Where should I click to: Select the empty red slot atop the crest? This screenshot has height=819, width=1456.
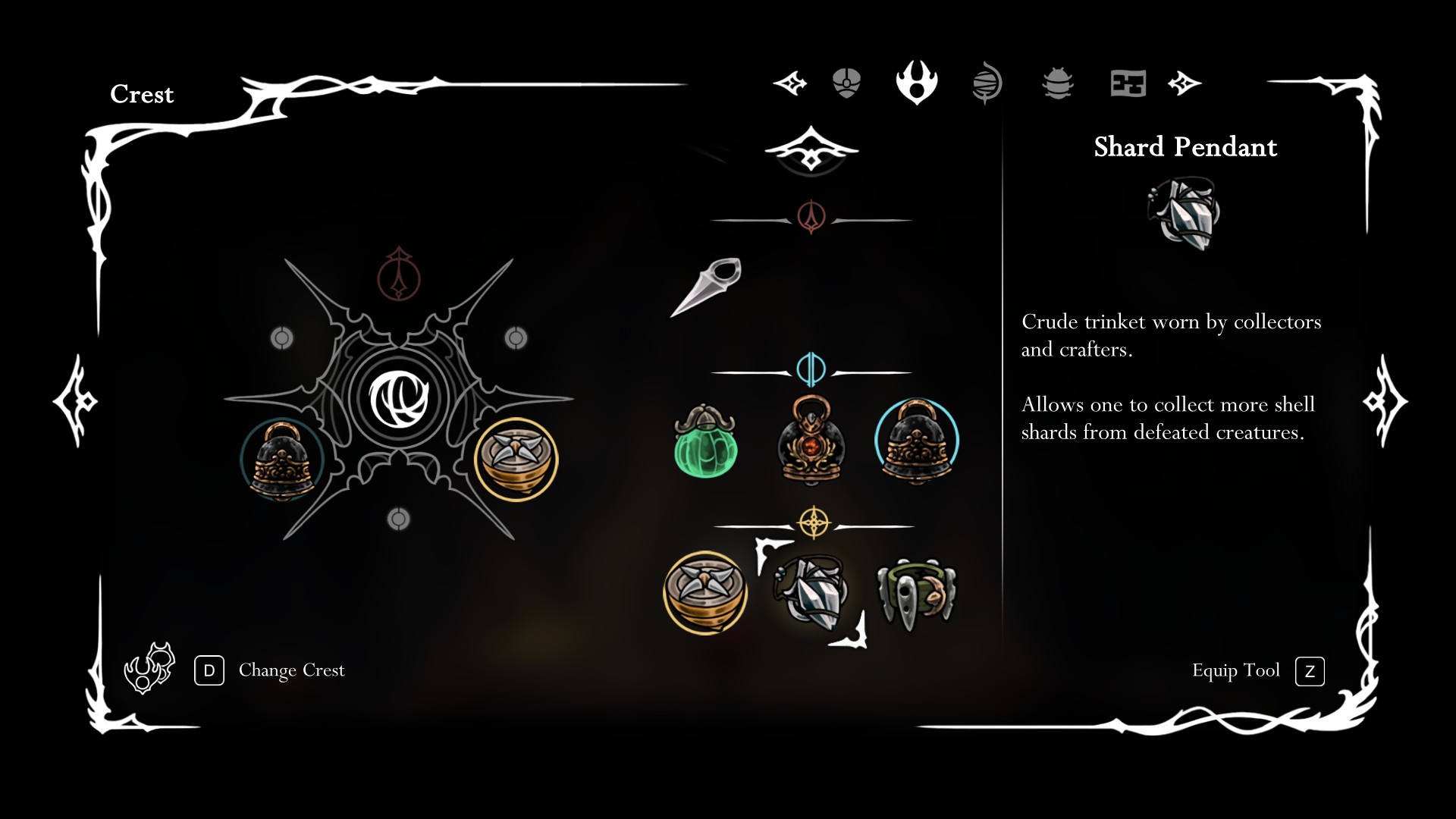click(399, 275)
